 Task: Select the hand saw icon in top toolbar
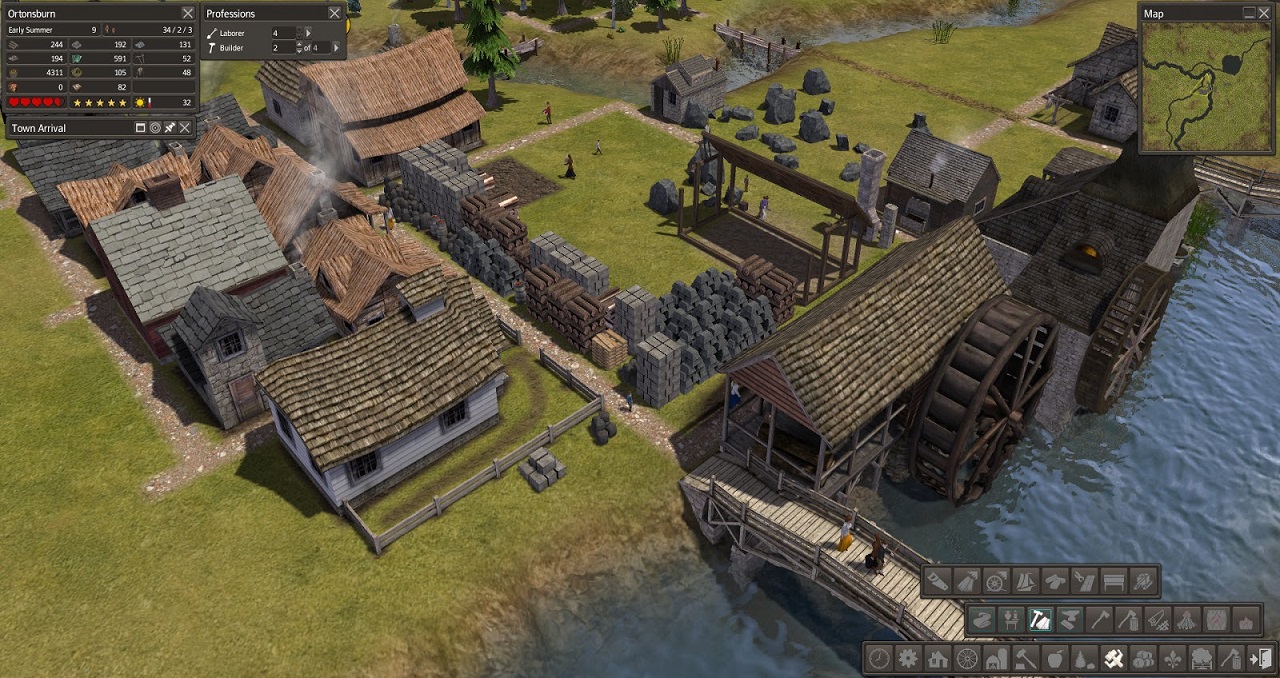pyautogui.click(x=937, y=581)
